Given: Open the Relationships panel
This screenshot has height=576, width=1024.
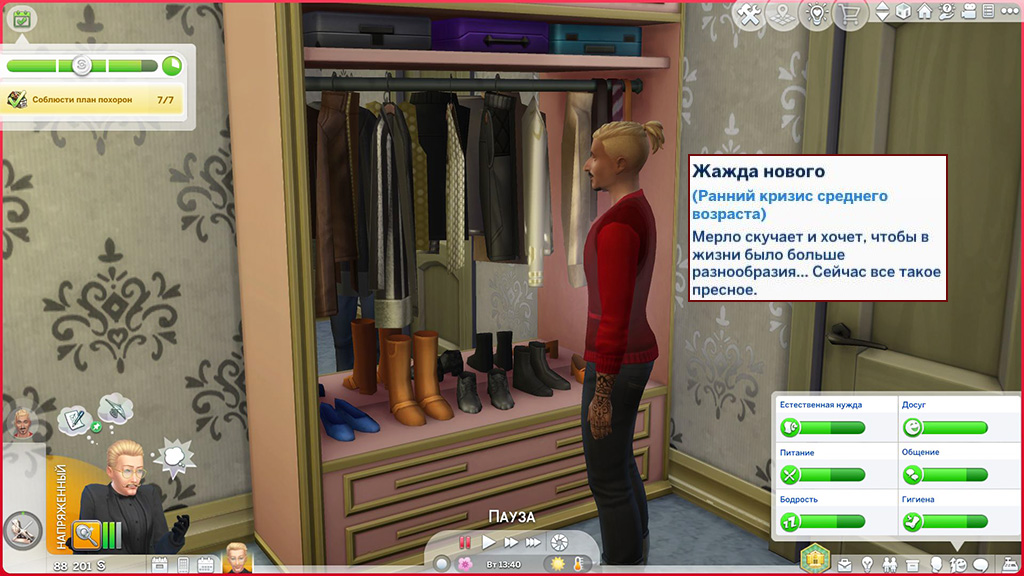Looking at the screenshot, I should click(x=891, y=564).
